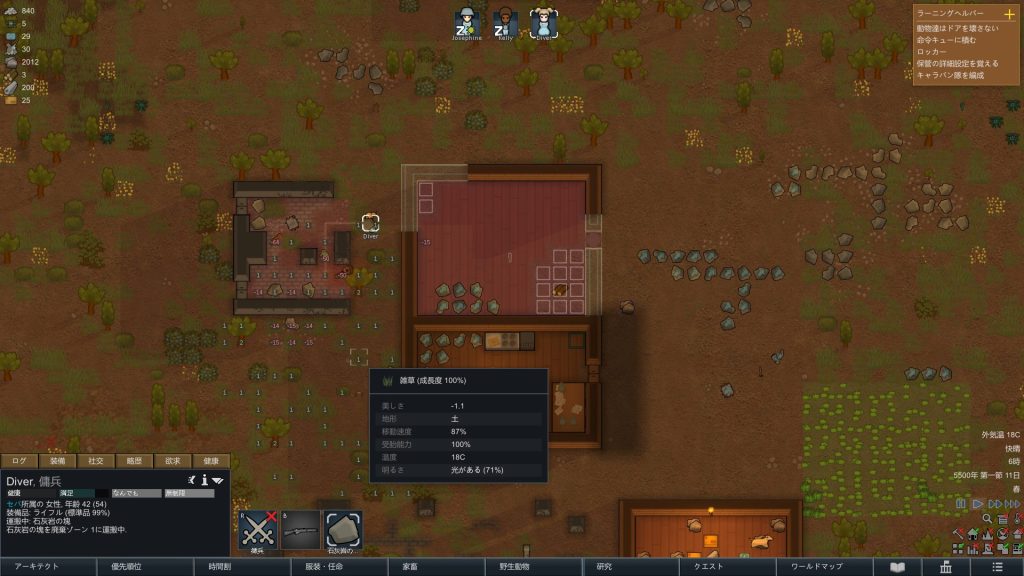Expand the ラーニングヘルパー panel with plus
Image resolution: width=1024 pixels, height=576 pixels.
pos(1008,14)
